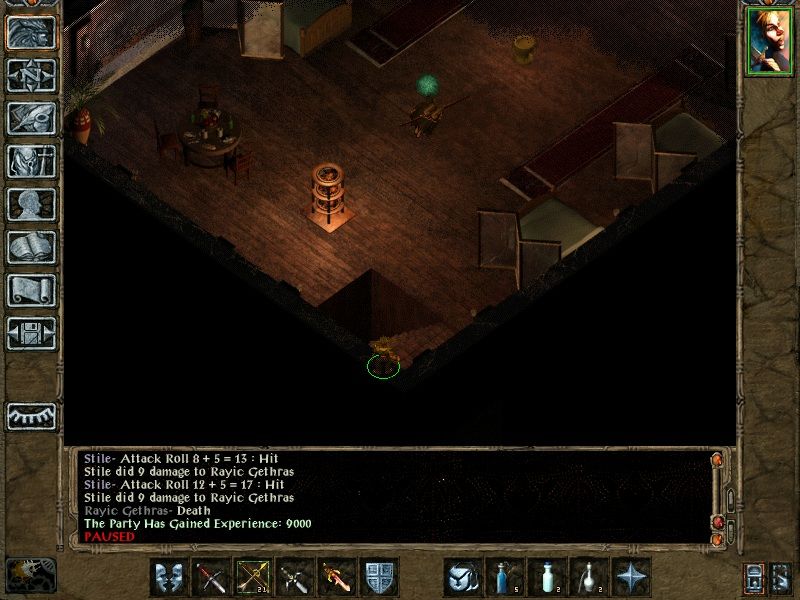Open the priest scroll screen
Image resolution: width=800 pixels, height=600 pixels.
31,291
